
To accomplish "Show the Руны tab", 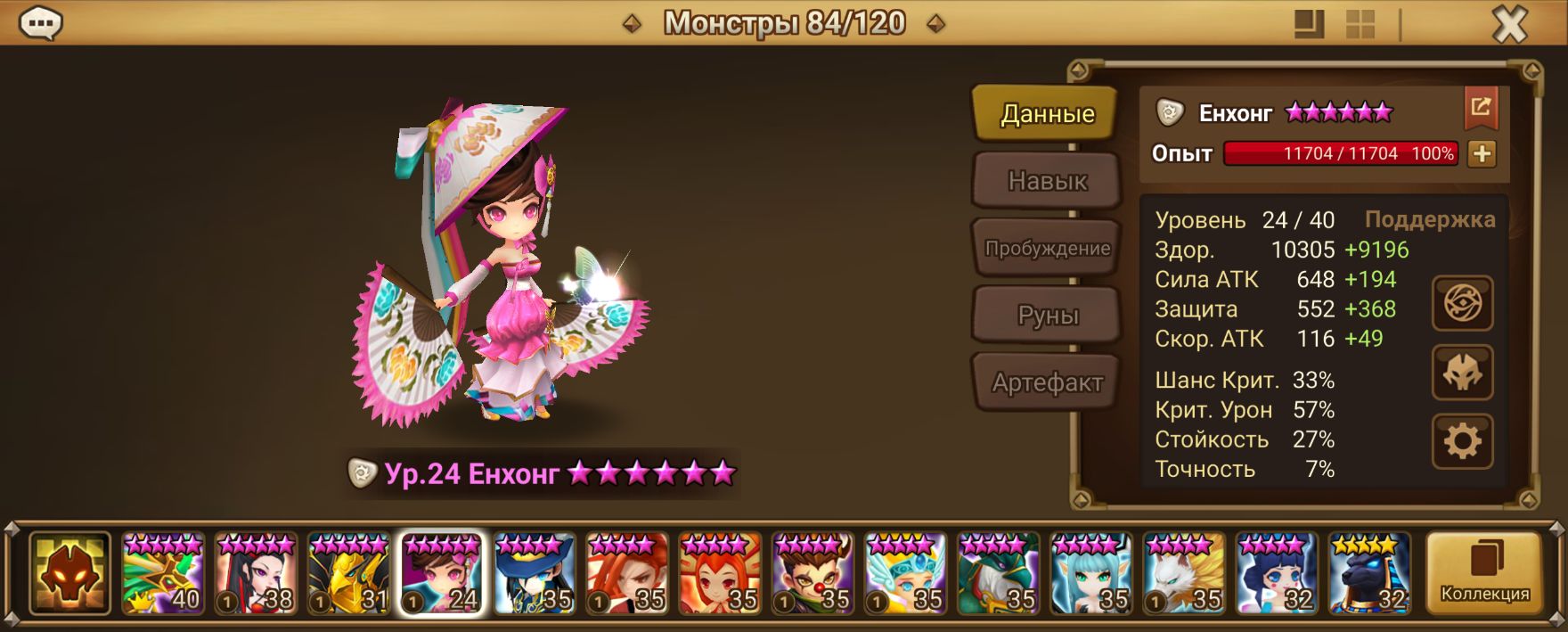I will click(1046, 316).
